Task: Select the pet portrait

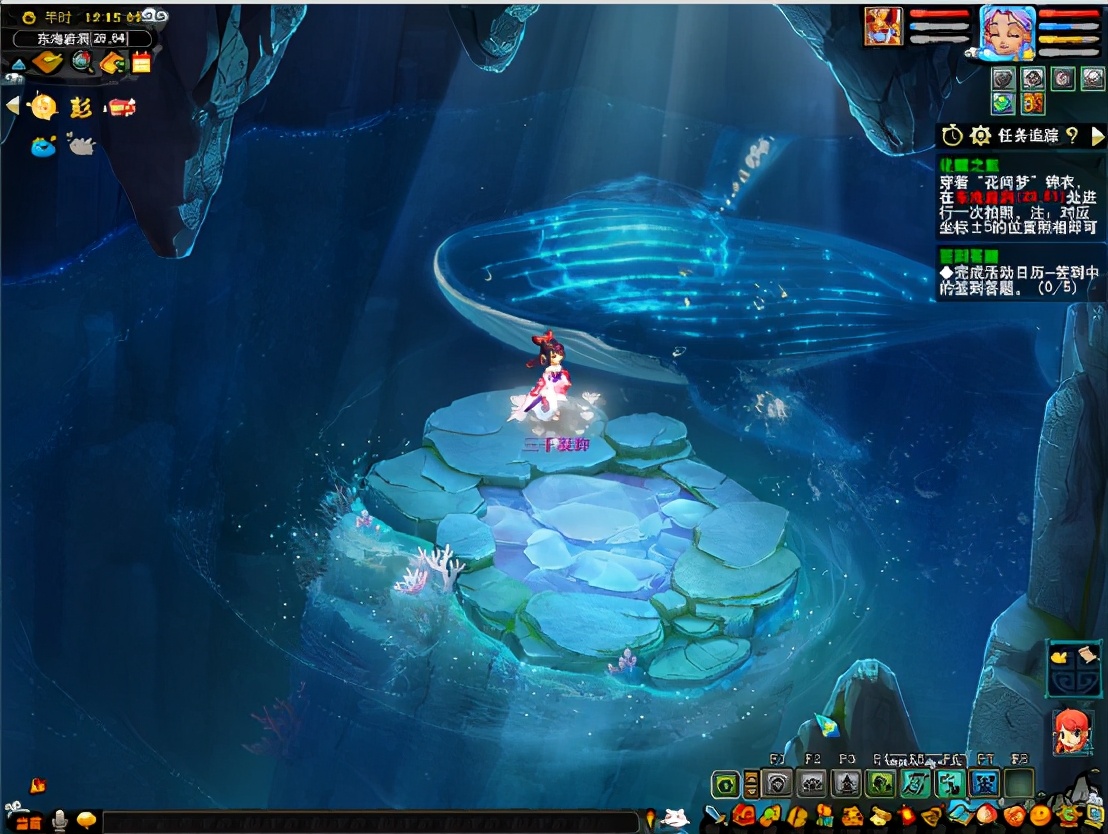Action: click(883, 27)
